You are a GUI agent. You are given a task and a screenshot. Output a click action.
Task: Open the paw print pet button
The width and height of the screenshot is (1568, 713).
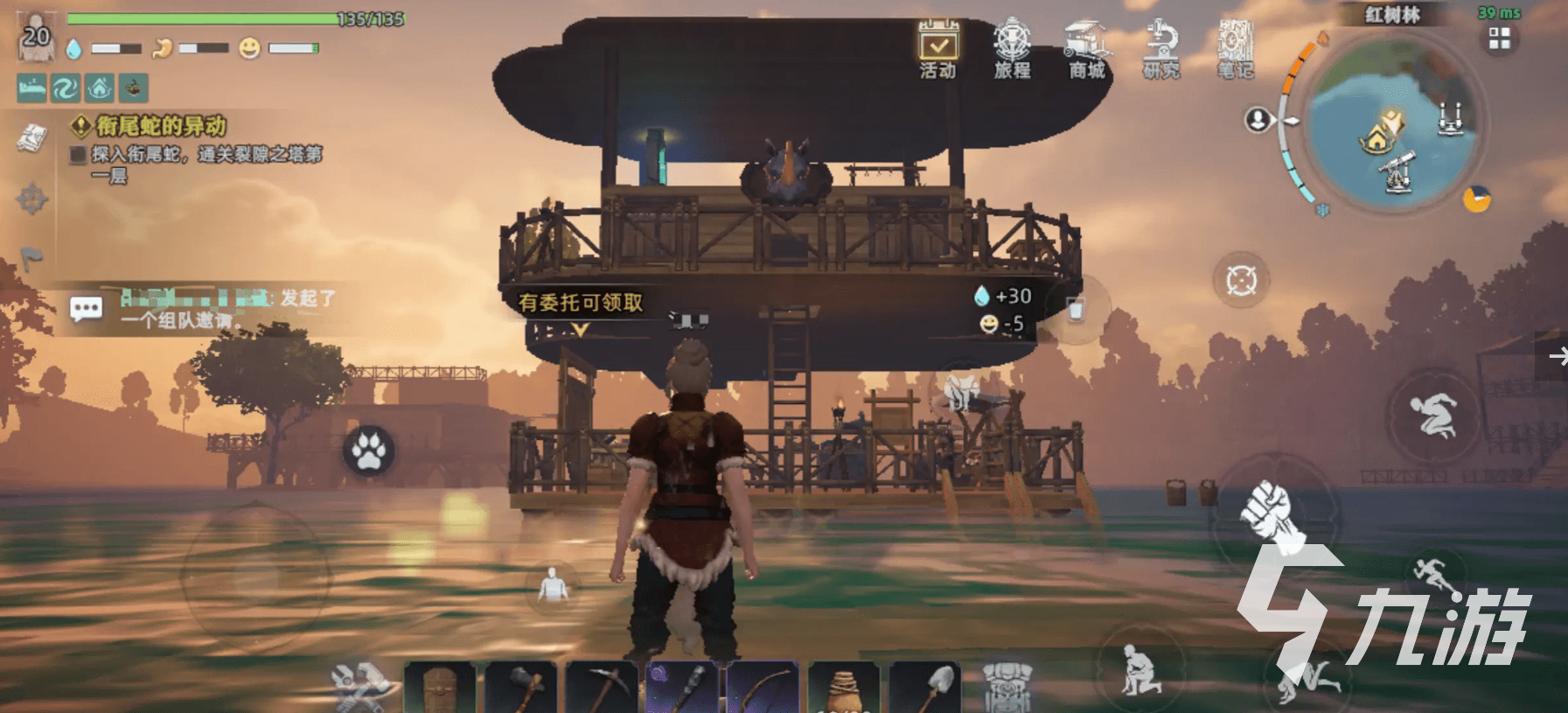tap(369, 451)
